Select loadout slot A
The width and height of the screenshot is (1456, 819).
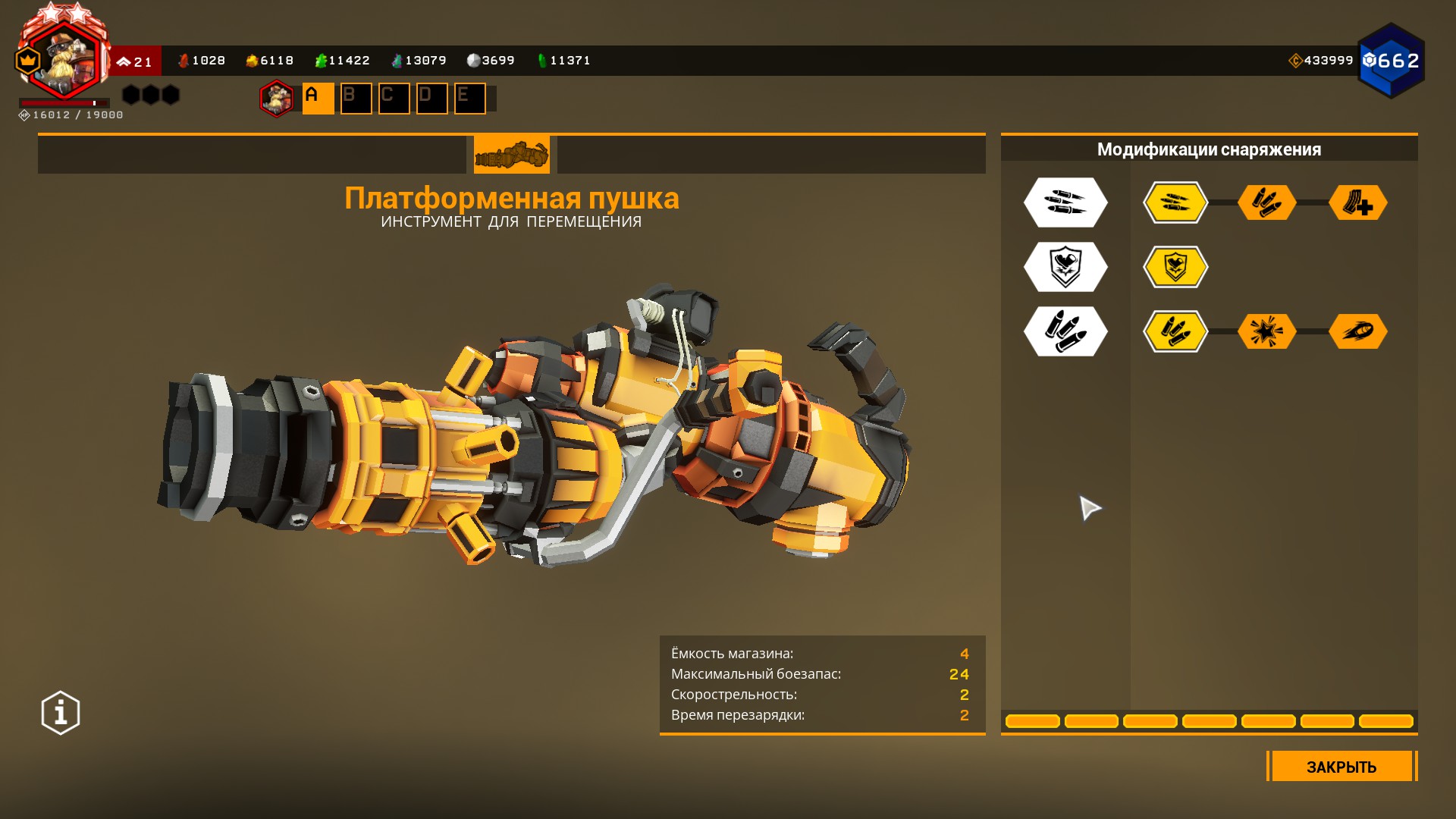click(x=318, y=98)
